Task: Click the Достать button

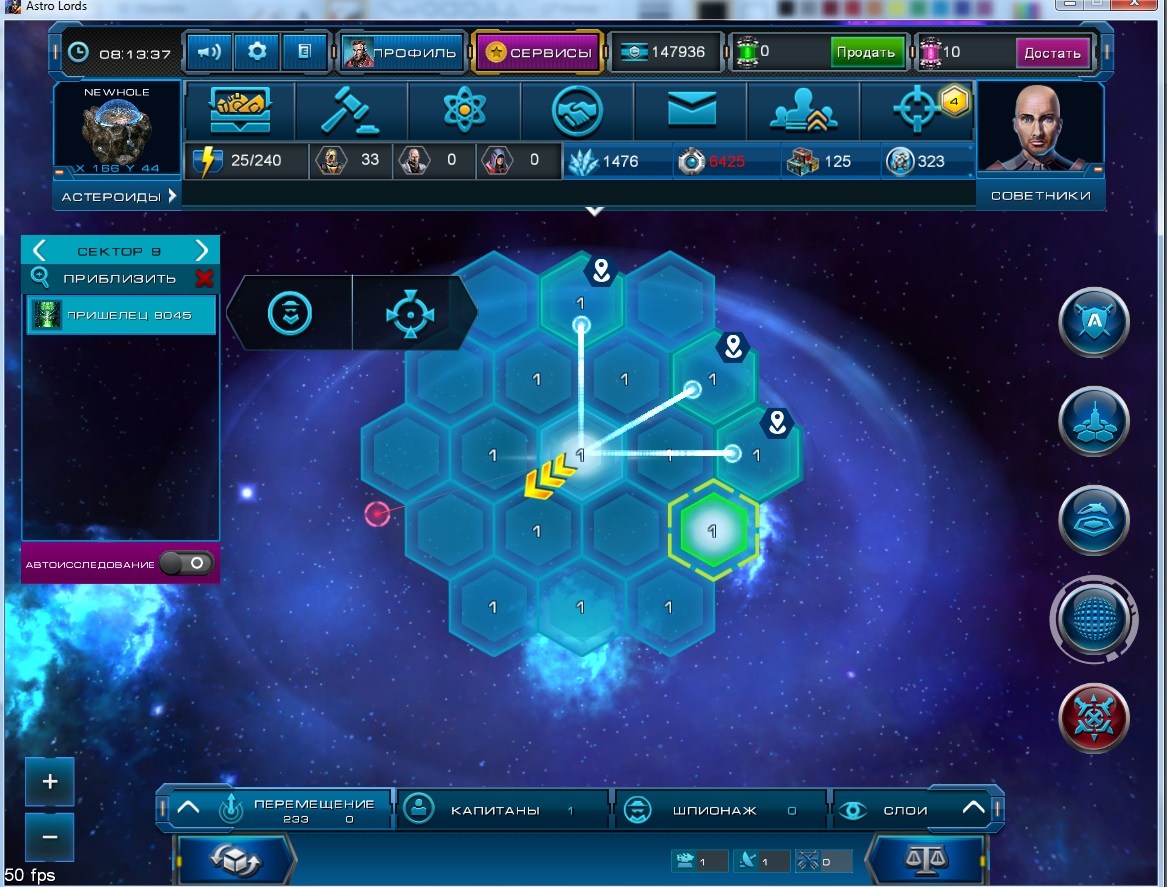Action: click(1052, 52)
